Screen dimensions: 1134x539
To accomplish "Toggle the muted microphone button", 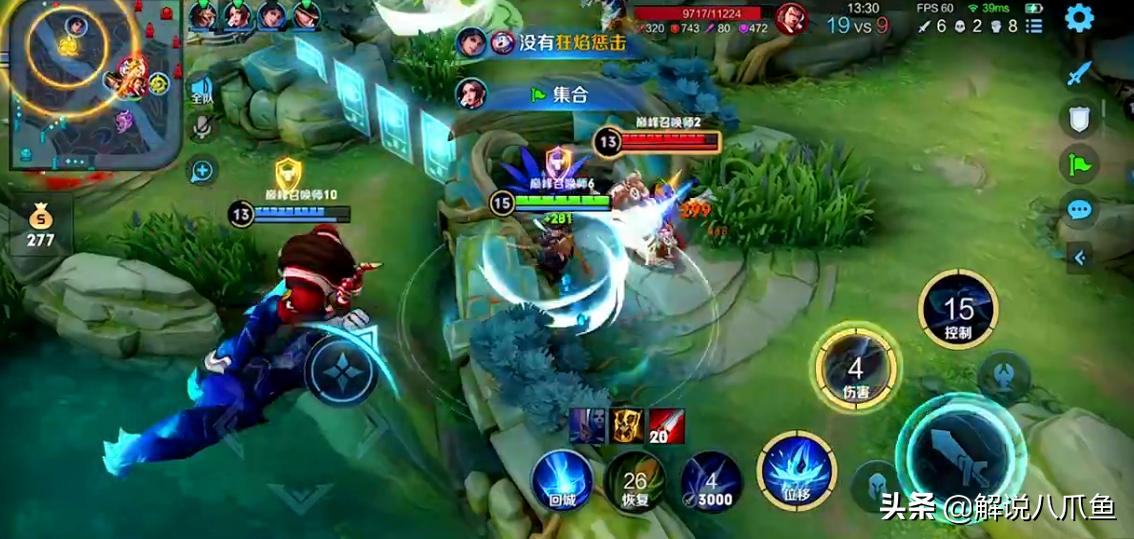I will (203, 128).
